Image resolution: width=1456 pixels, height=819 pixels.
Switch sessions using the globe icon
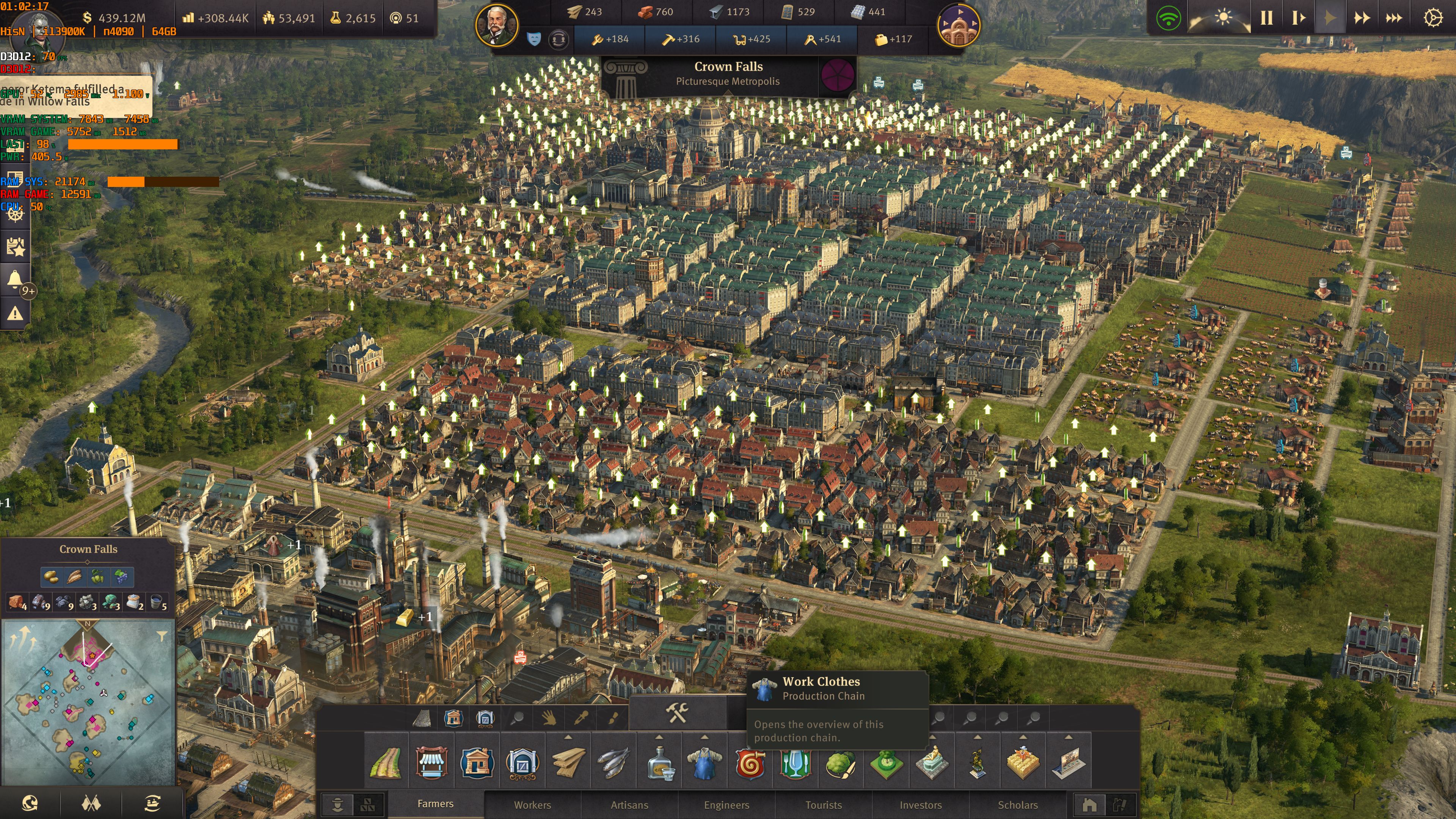30,803
